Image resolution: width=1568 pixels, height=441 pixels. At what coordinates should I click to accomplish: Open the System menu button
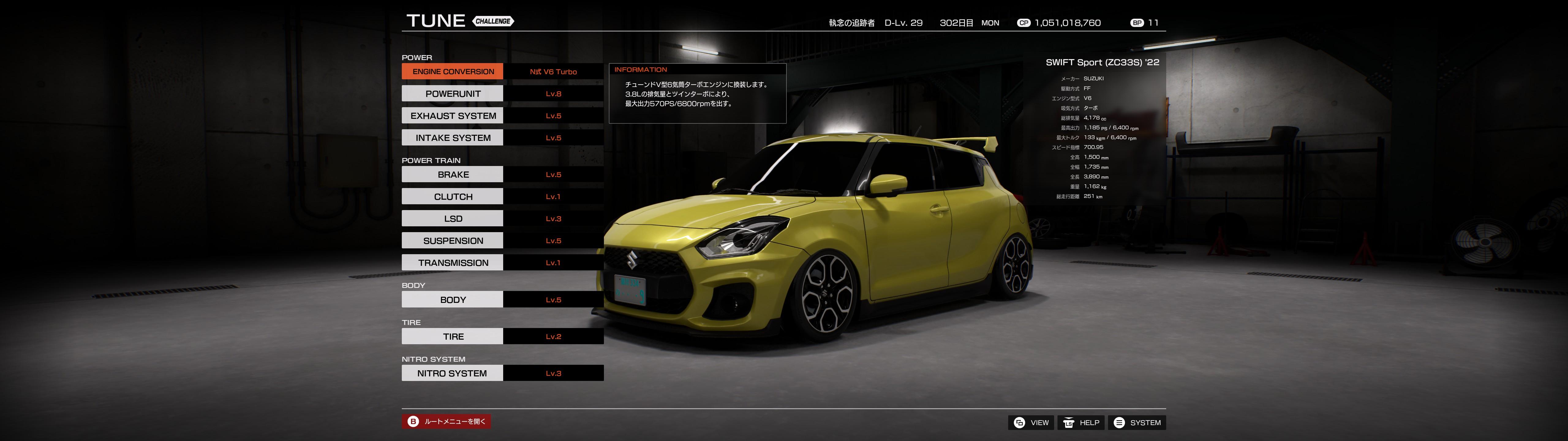[x=1136, y=423]
